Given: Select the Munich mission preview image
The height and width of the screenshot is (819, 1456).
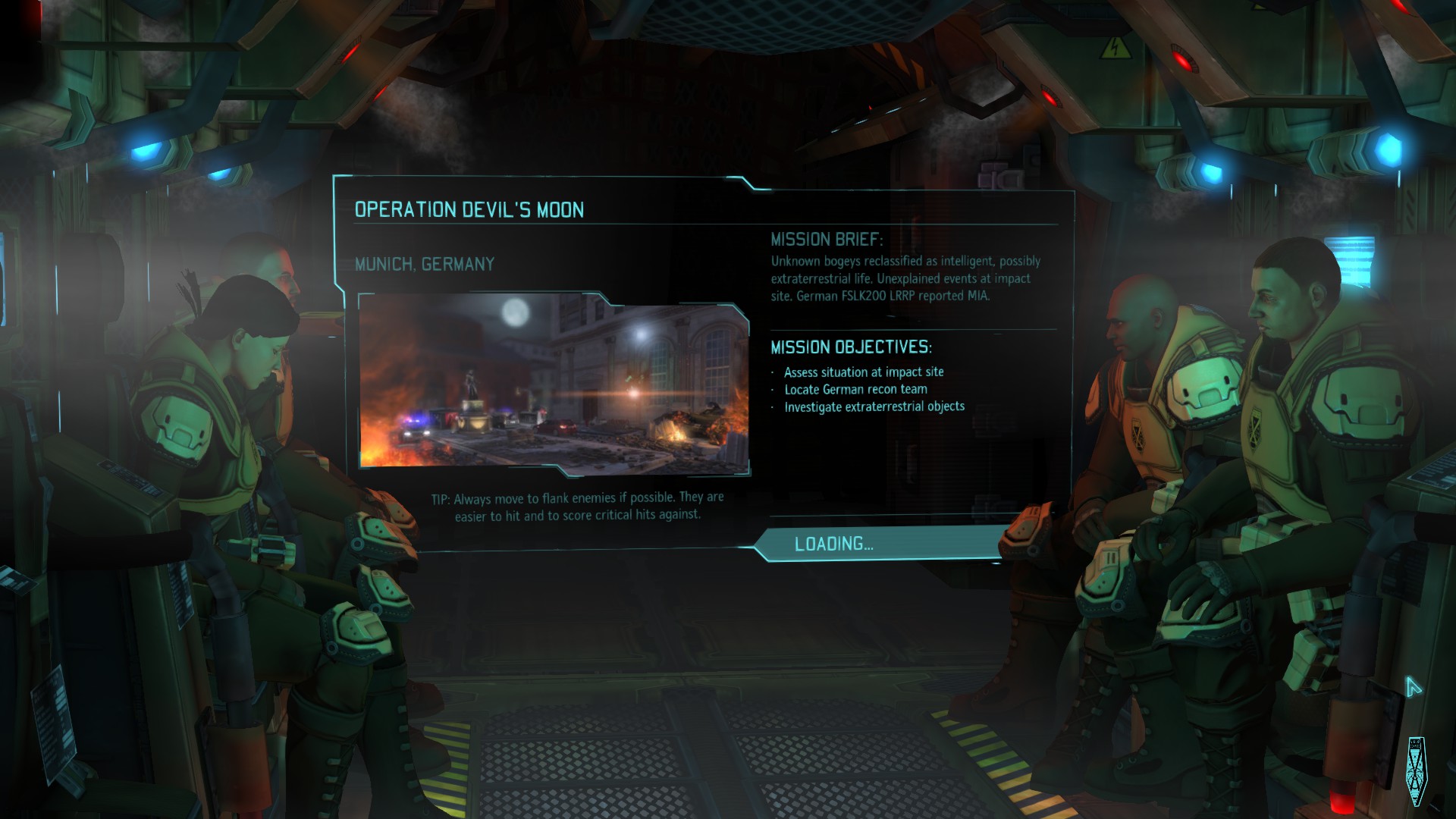Looking at the screenshot, I should [x=554, y=384].
